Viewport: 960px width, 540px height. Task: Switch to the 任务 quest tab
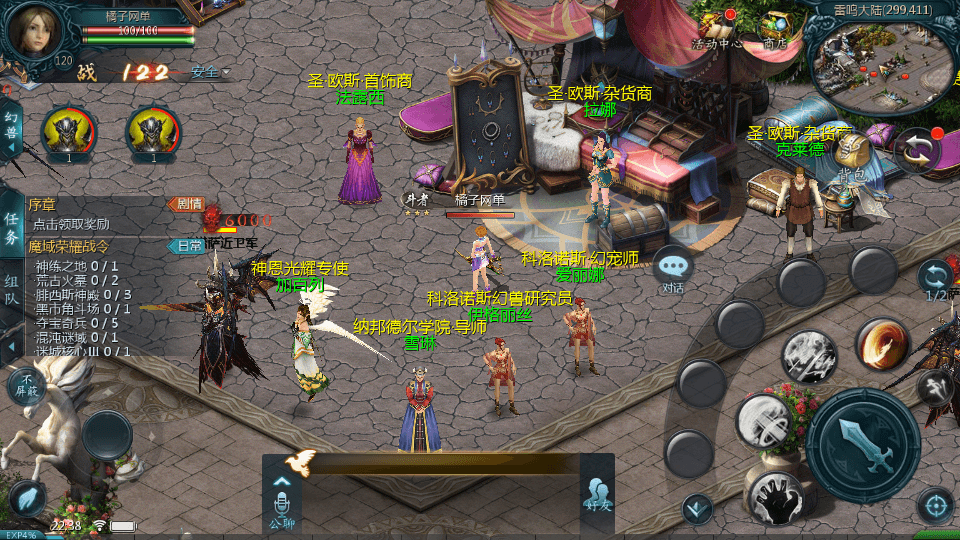point(11,228)
